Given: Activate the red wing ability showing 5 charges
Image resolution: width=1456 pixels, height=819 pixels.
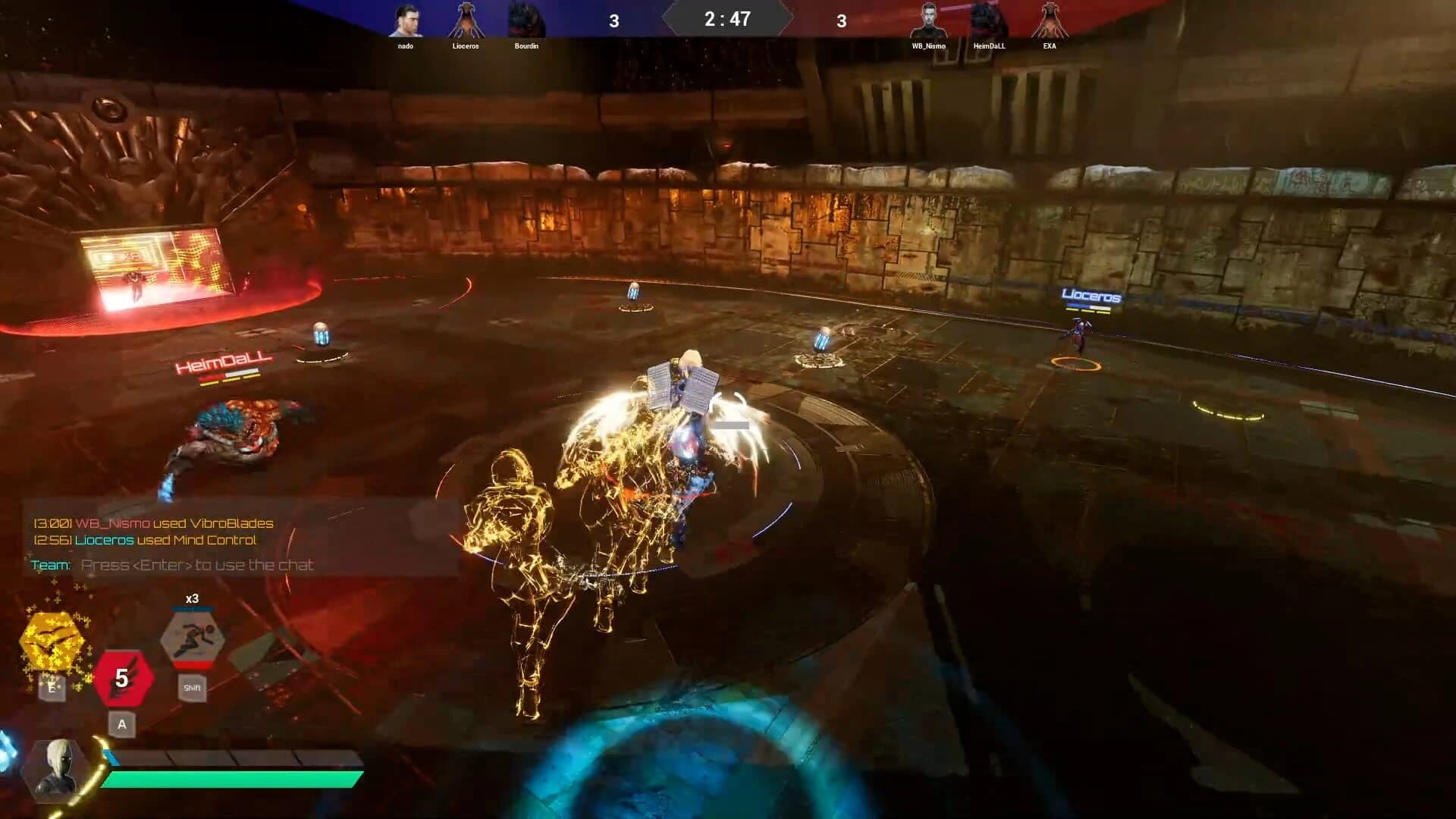Looking at the screenshot, I should pos(124,676).
